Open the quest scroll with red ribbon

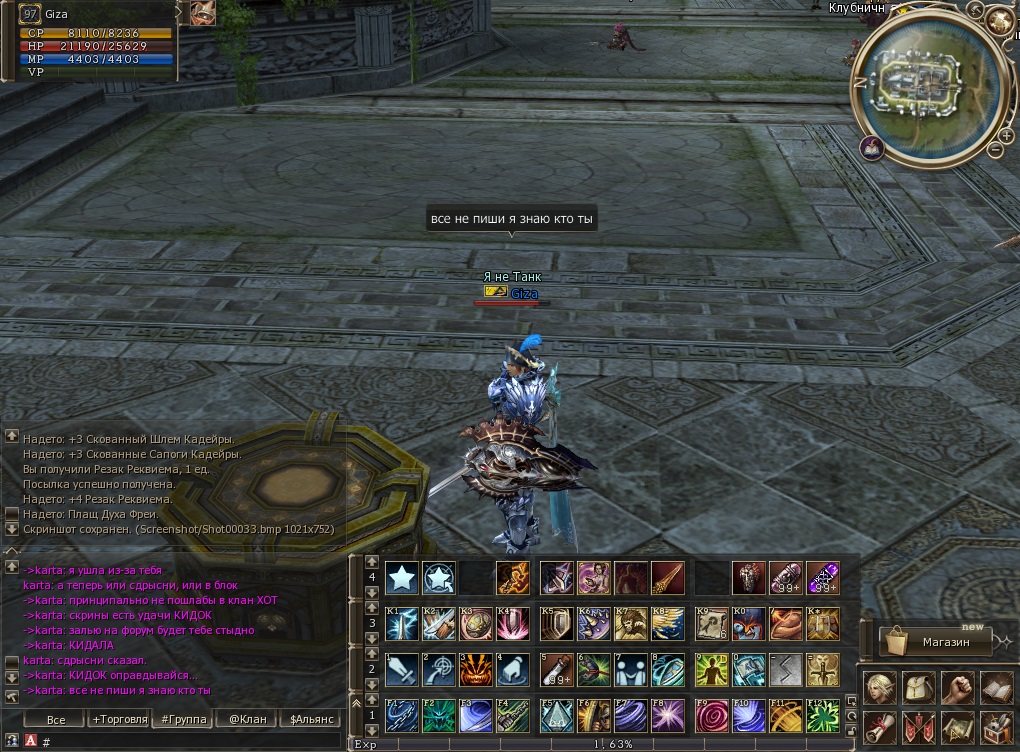[x=879, y=727]
